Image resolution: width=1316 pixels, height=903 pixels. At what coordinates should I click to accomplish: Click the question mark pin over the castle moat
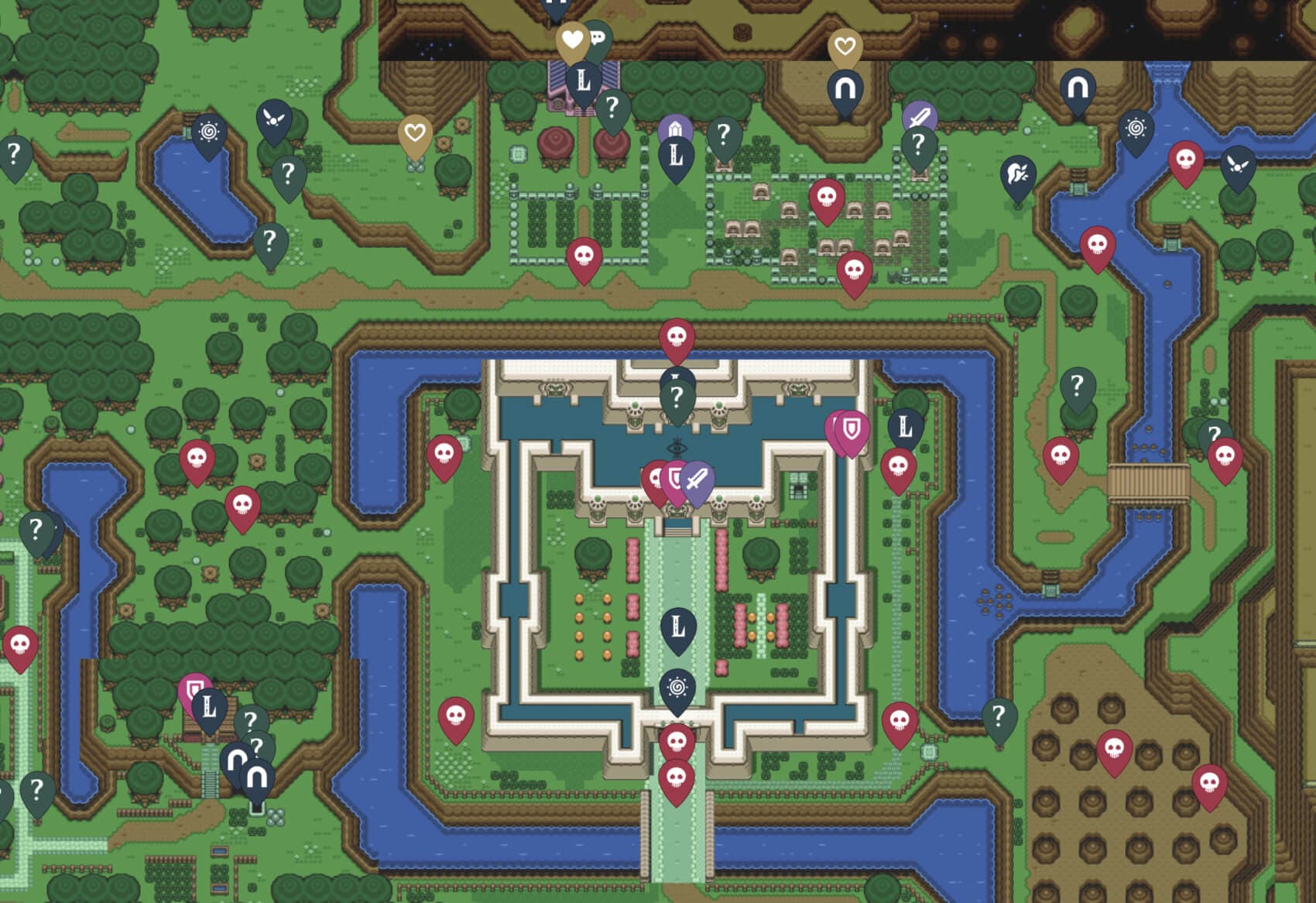(676, 393)
